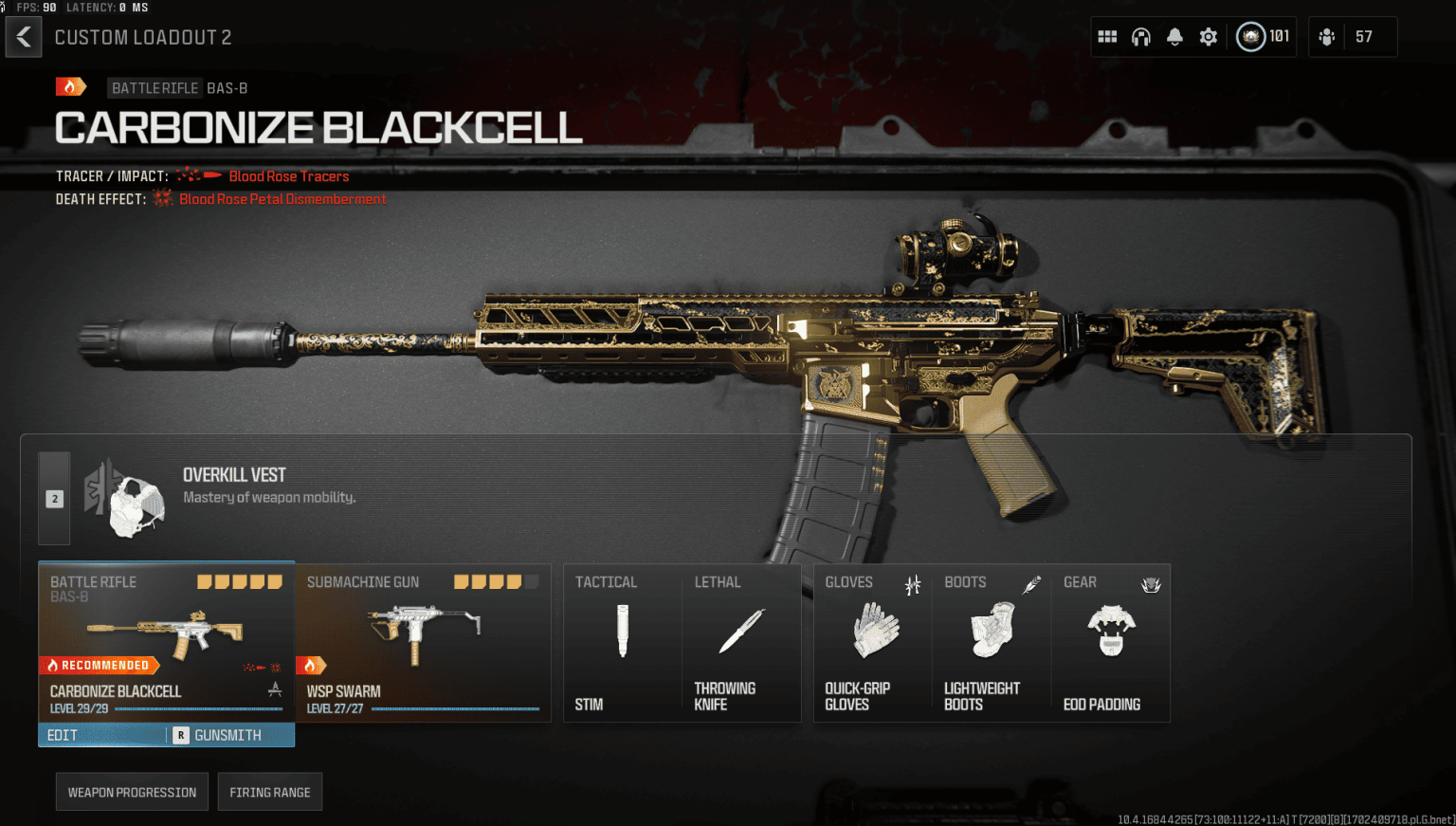Screen dimensions: 1456x826
Task: Click the headset audio icon
Action: [1140, 35]
